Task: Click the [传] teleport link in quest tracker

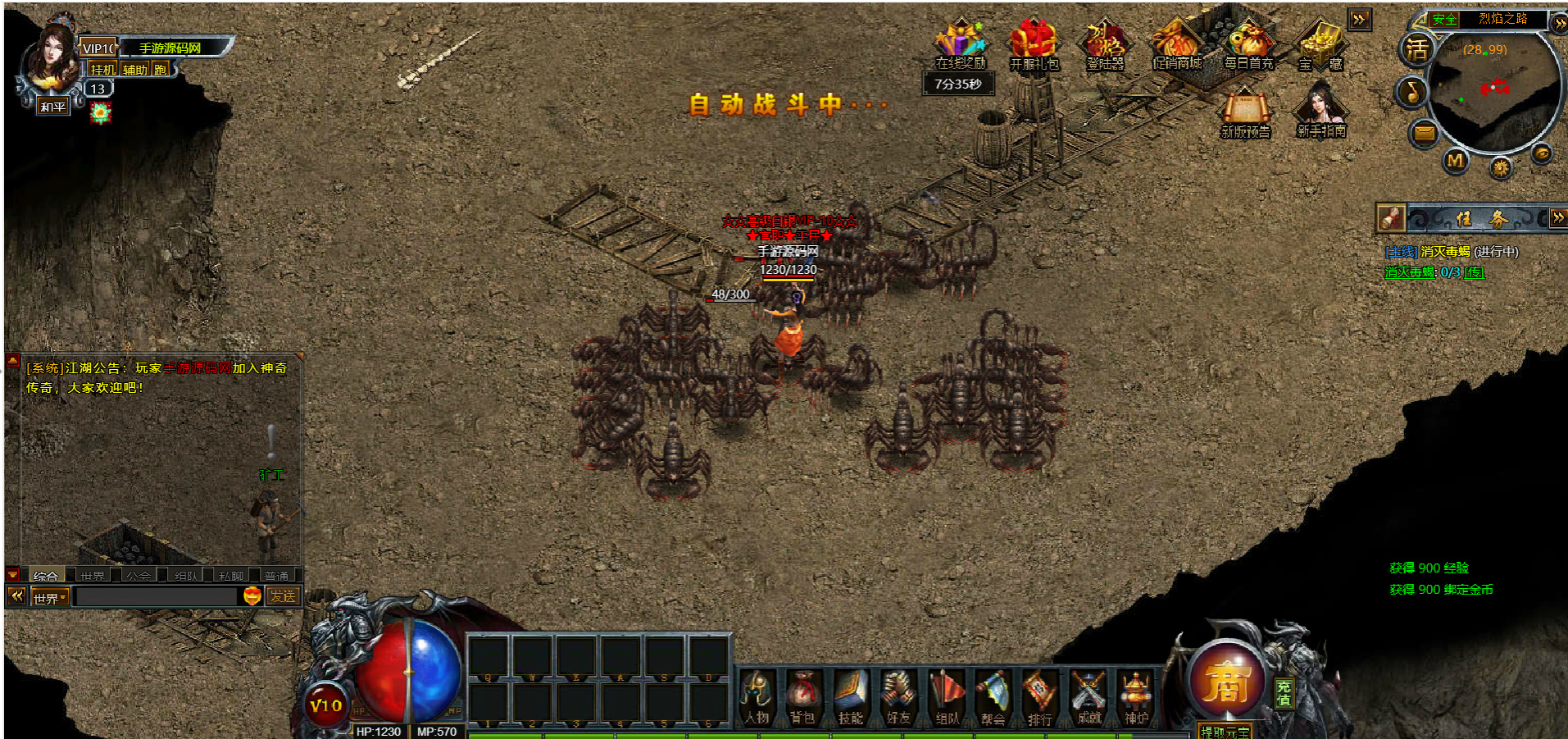Action: click(x=1475, y=272)
